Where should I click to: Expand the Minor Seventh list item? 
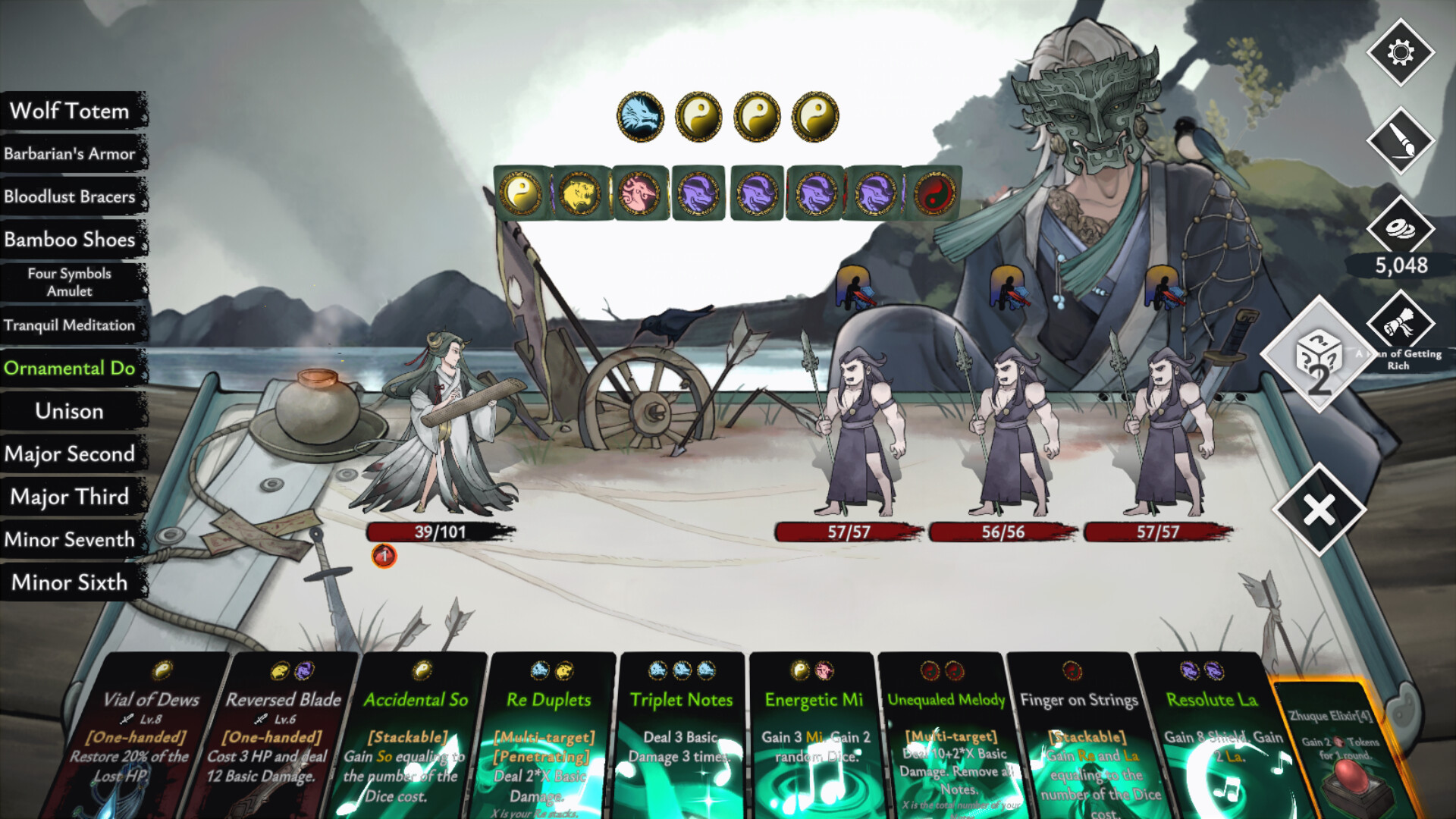tap(71, 540)
